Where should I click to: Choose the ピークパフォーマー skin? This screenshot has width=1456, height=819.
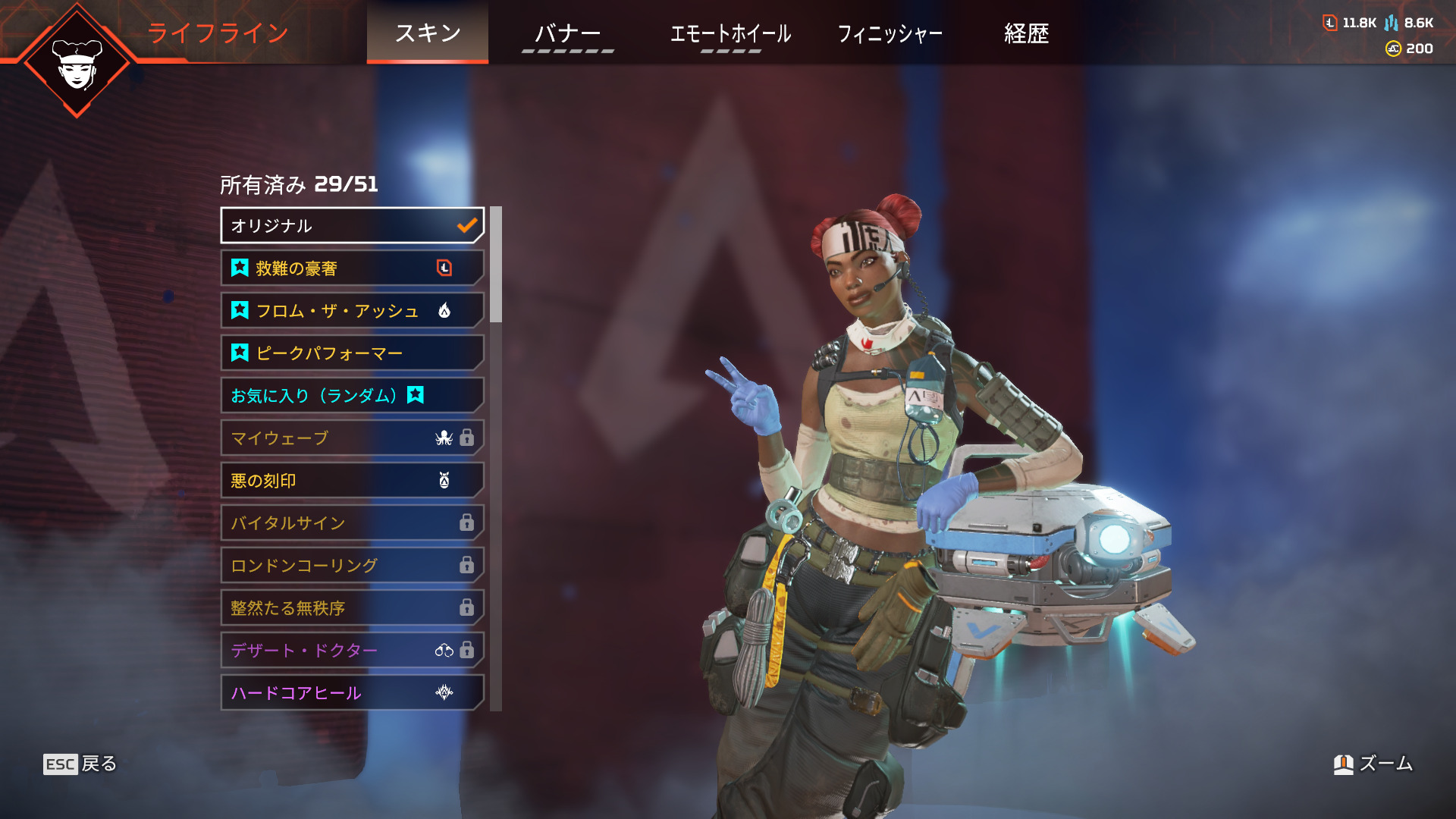tap(352, 353)
